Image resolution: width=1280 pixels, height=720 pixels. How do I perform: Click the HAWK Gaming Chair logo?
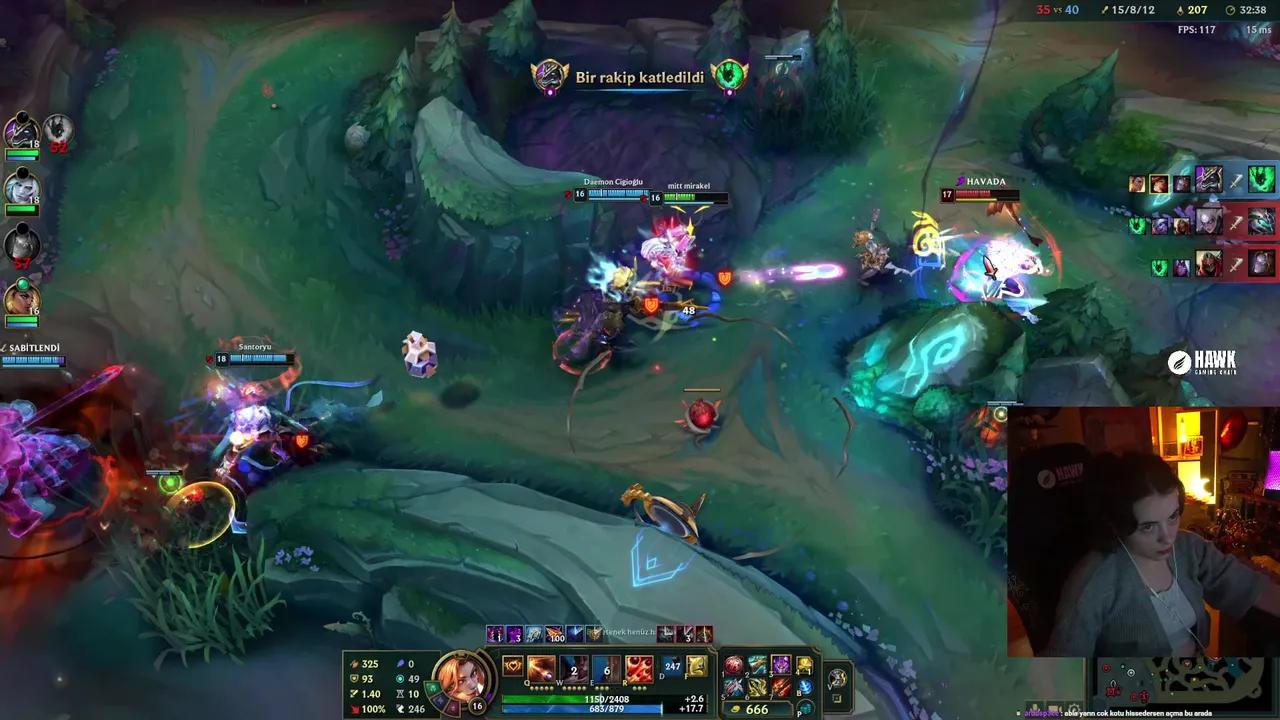click(1203, 361)
